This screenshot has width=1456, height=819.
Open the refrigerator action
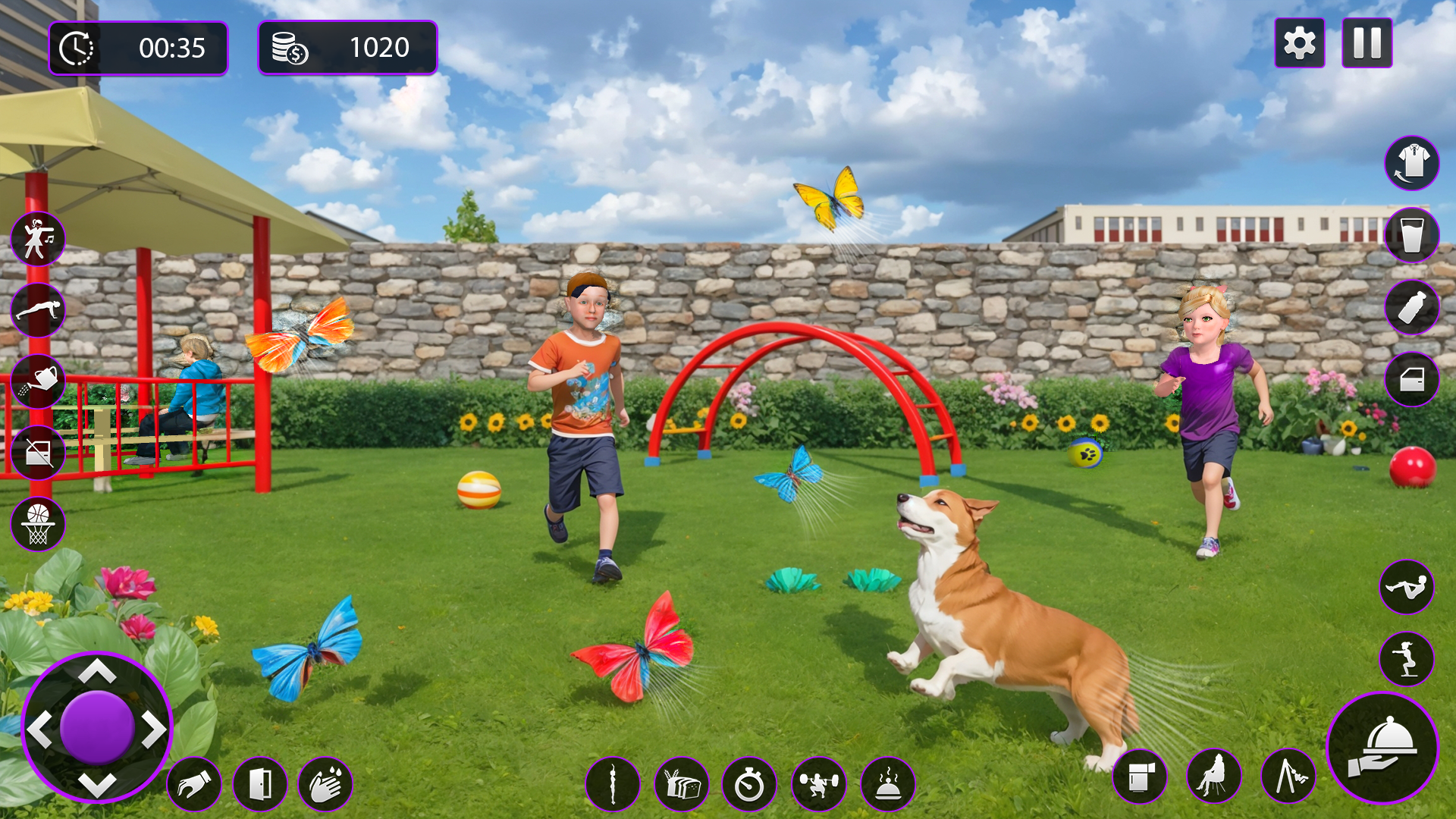pyautogui.click(x=1139, y=777)
